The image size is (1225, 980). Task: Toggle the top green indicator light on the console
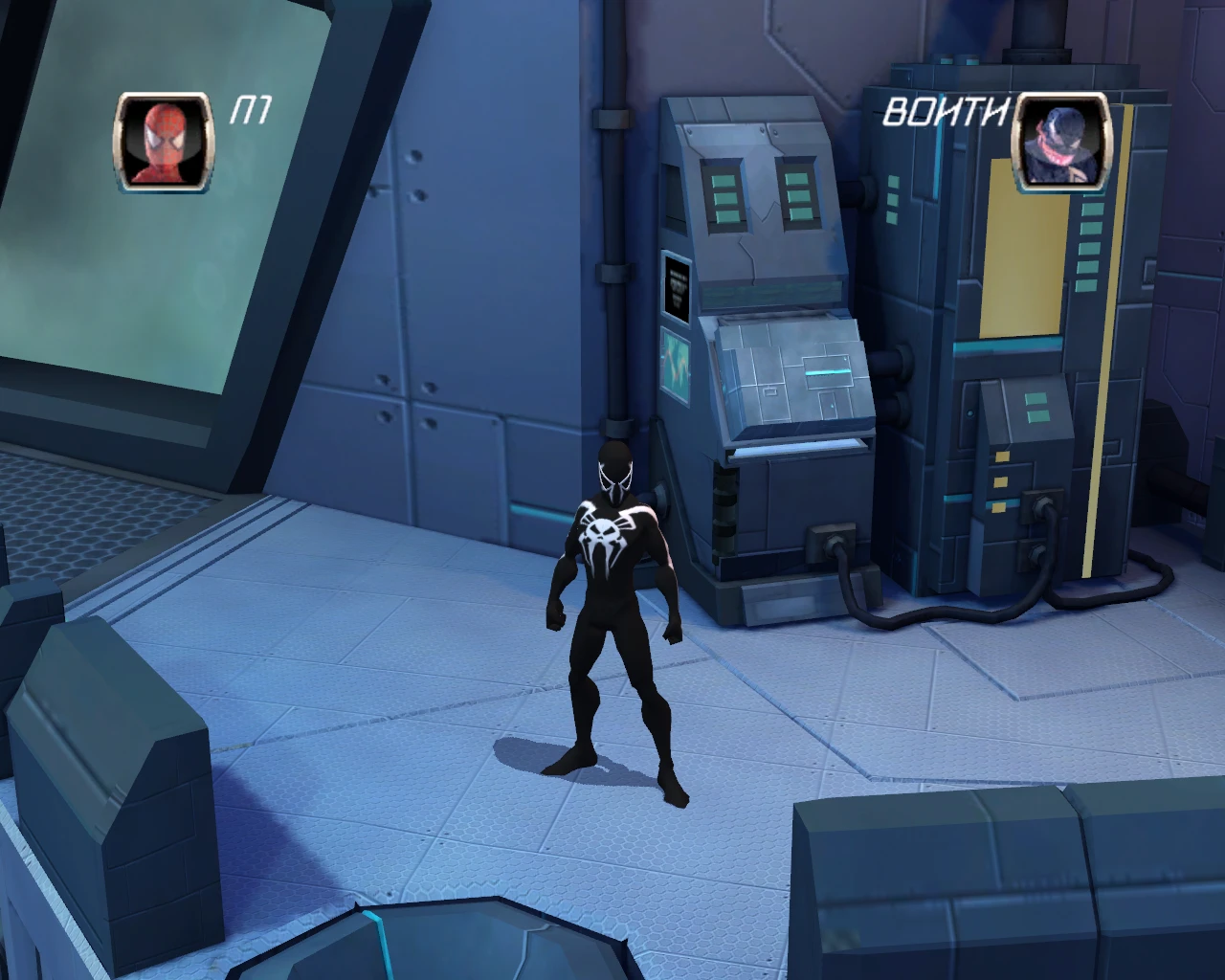pyautogui.click(x=893, y=180)
